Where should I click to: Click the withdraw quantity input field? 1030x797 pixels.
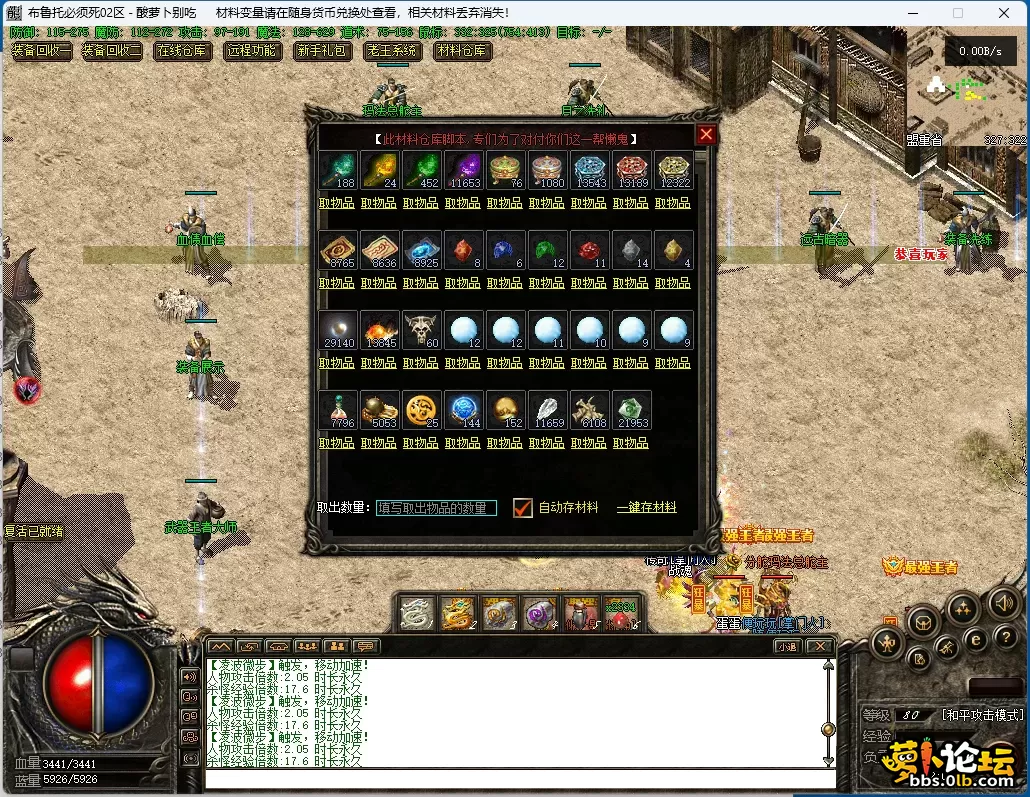[436, 508]
